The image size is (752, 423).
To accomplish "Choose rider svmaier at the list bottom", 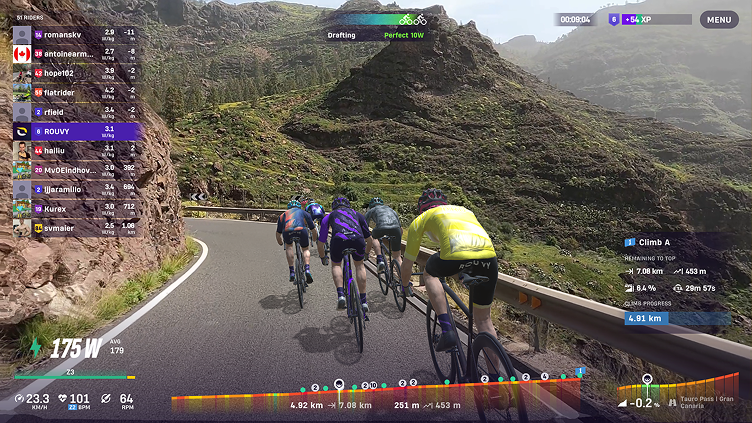I will 75,226.
